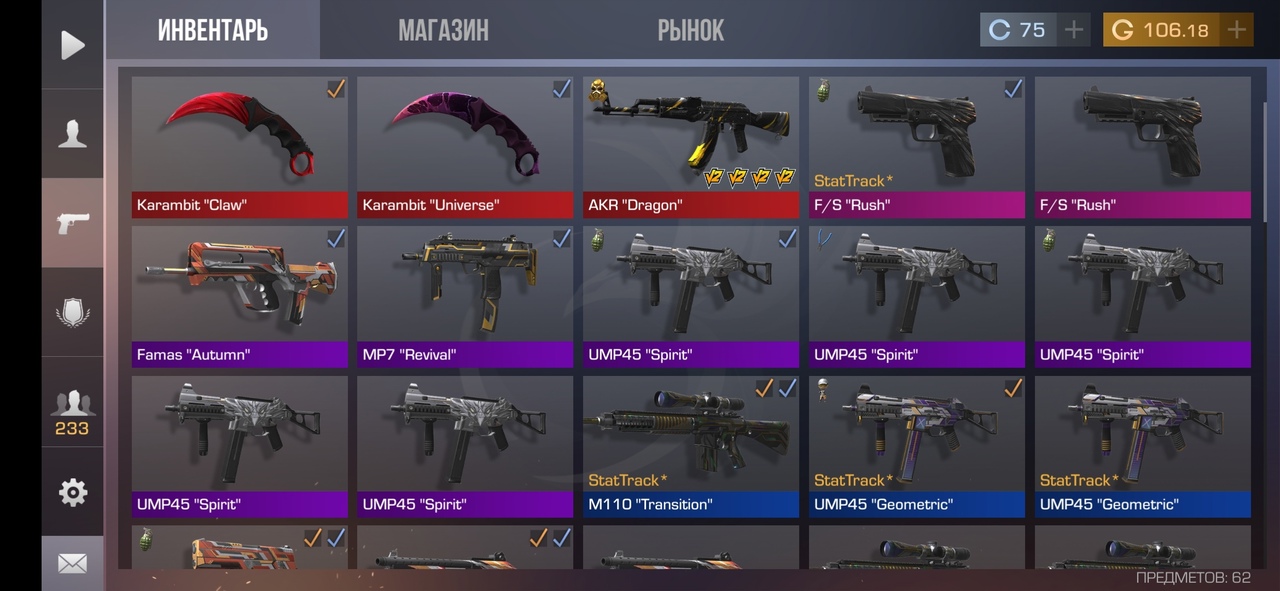The image size is (1280, 591).
Task: Open the Рынок tab
Action: pos(690,30)
